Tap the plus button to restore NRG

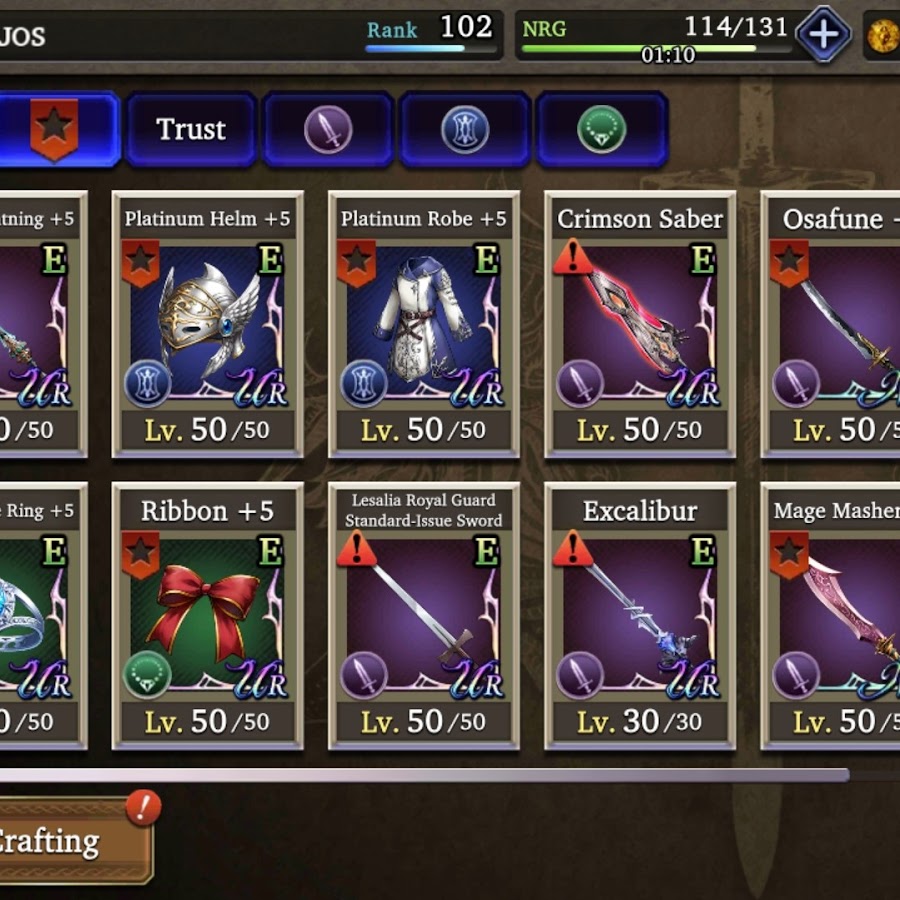[x=823, y=35]
